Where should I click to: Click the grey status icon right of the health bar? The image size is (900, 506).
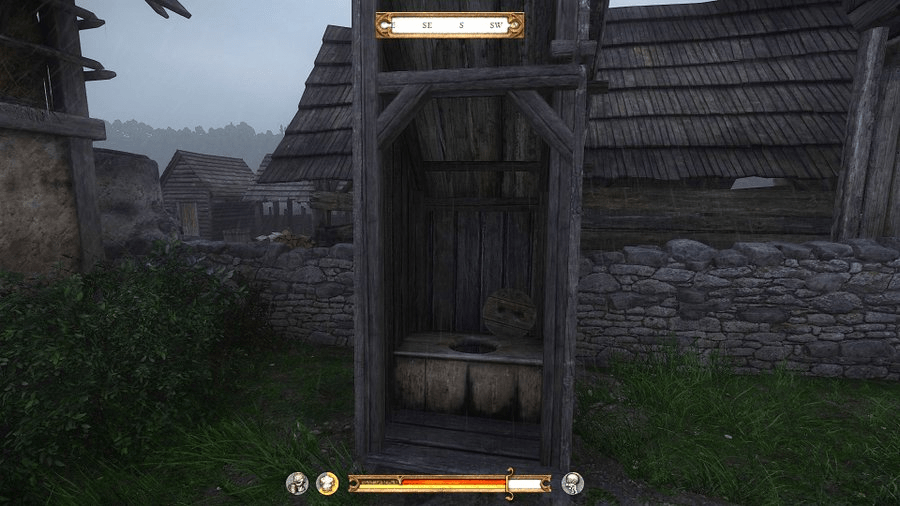(573, 484)
